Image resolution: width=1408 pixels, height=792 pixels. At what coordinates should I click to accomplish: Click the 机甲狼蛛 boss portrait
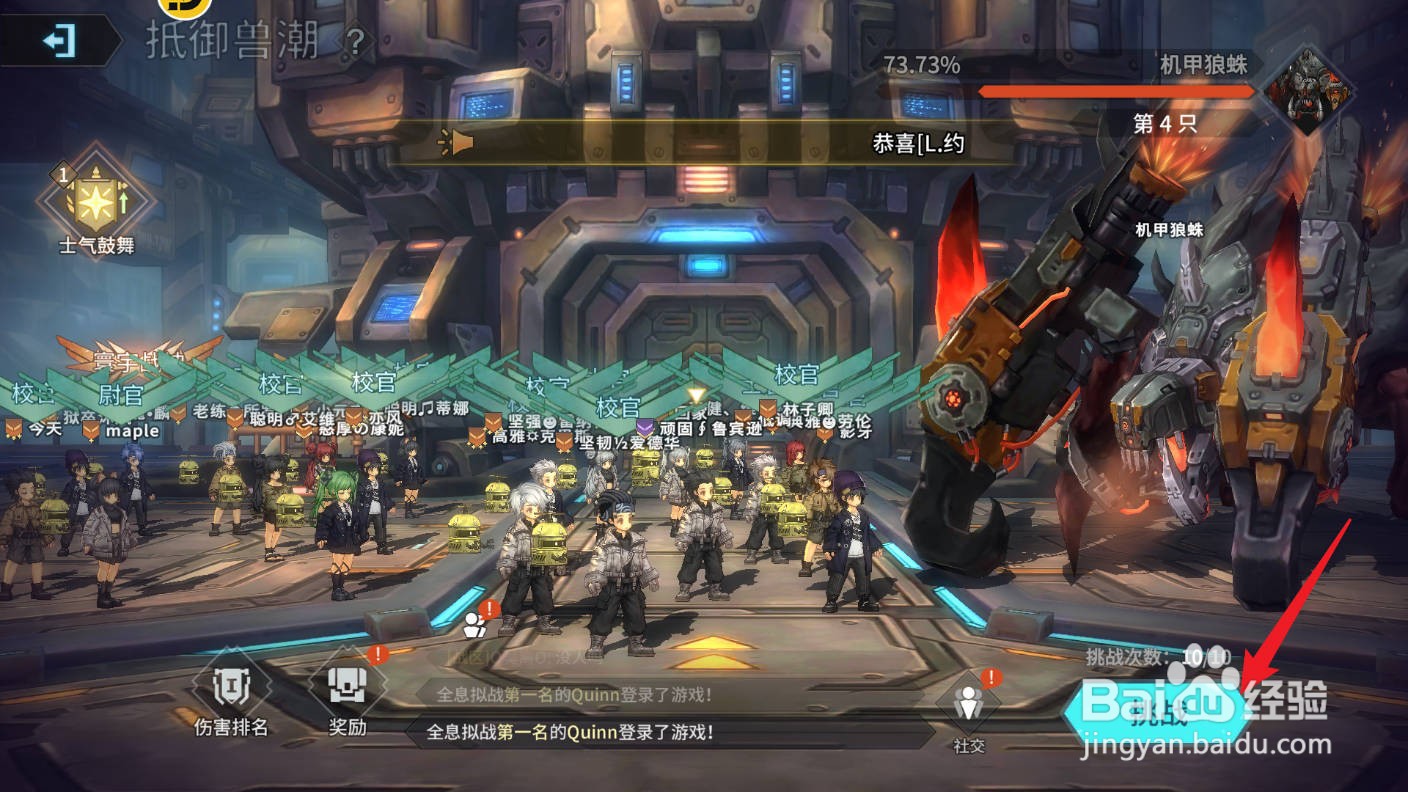[1308, 91]
